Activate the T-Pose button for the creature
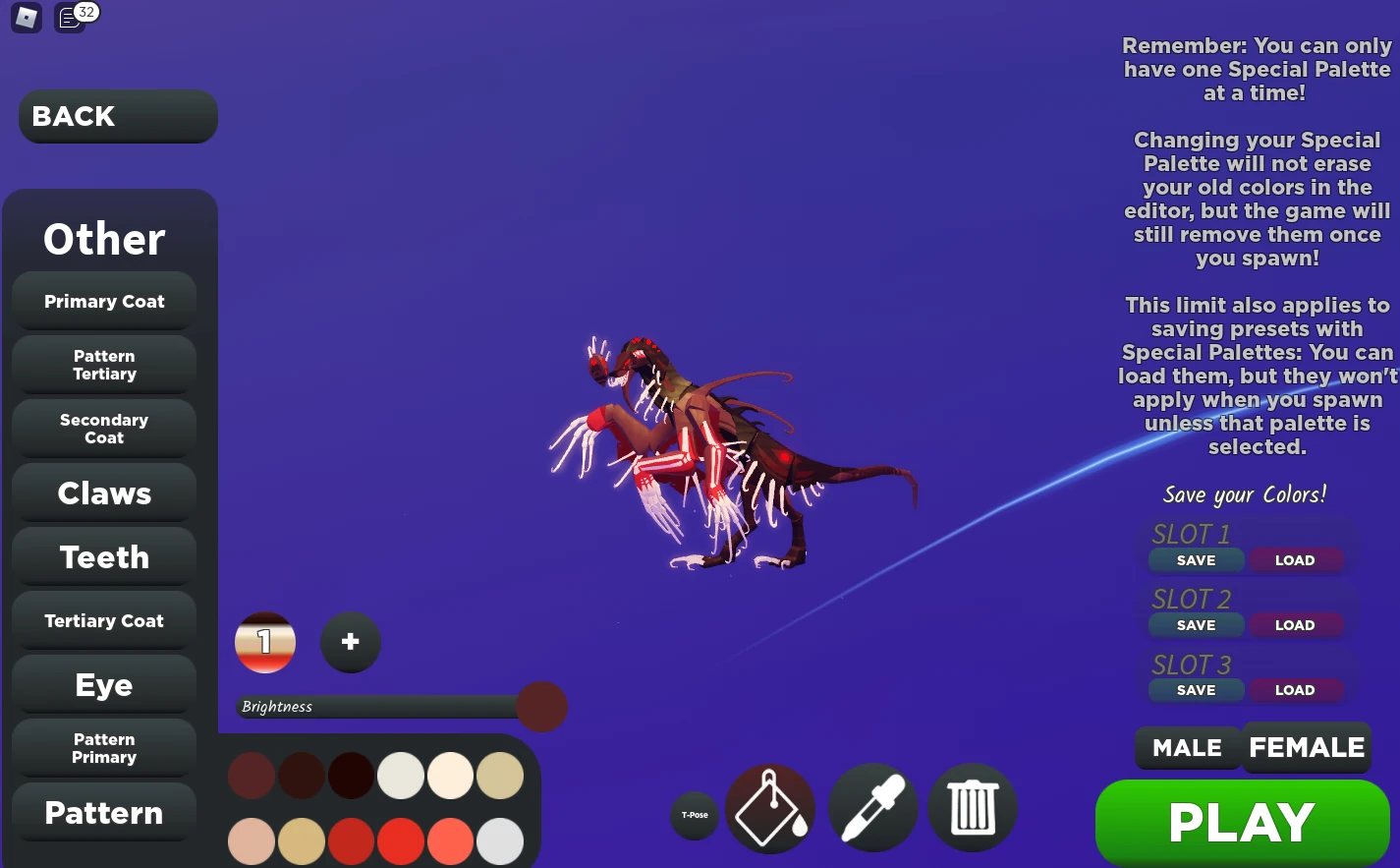Screen dimensions: 1400x868 tap(695, 816)
